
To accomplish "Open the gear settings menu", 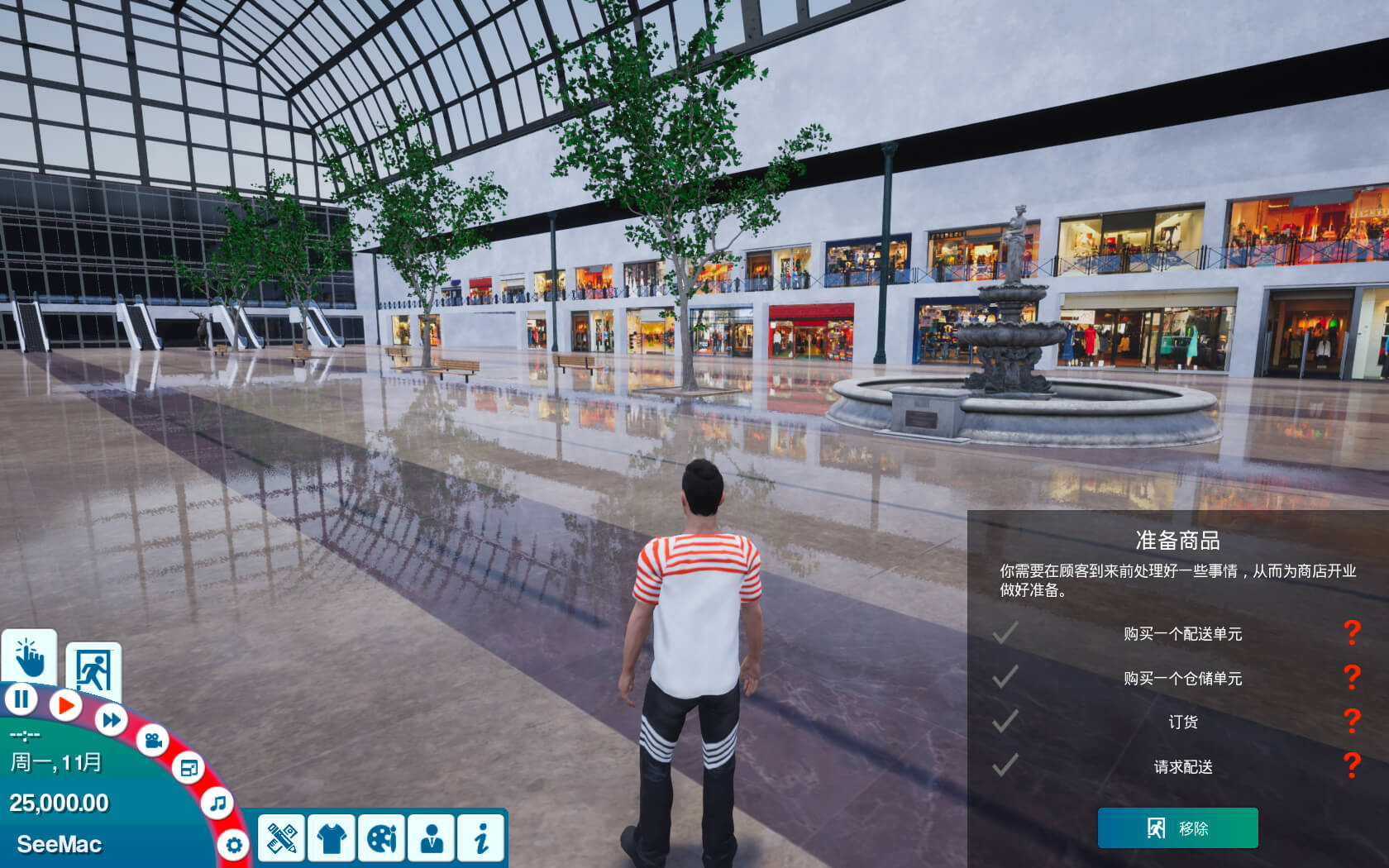I will [234, 845].
